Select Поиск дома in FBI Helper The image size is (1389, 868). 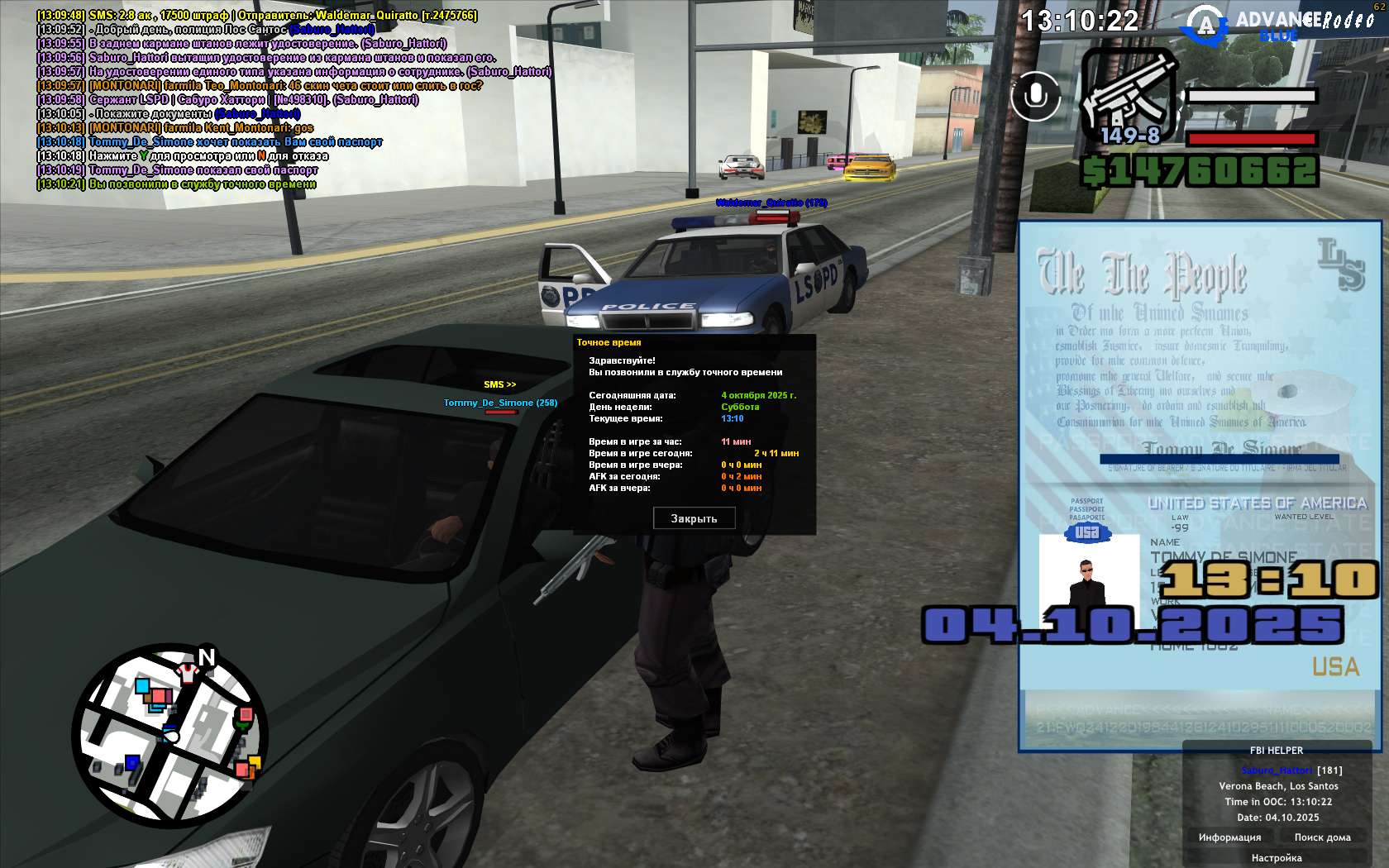[x=1322, y=837]
